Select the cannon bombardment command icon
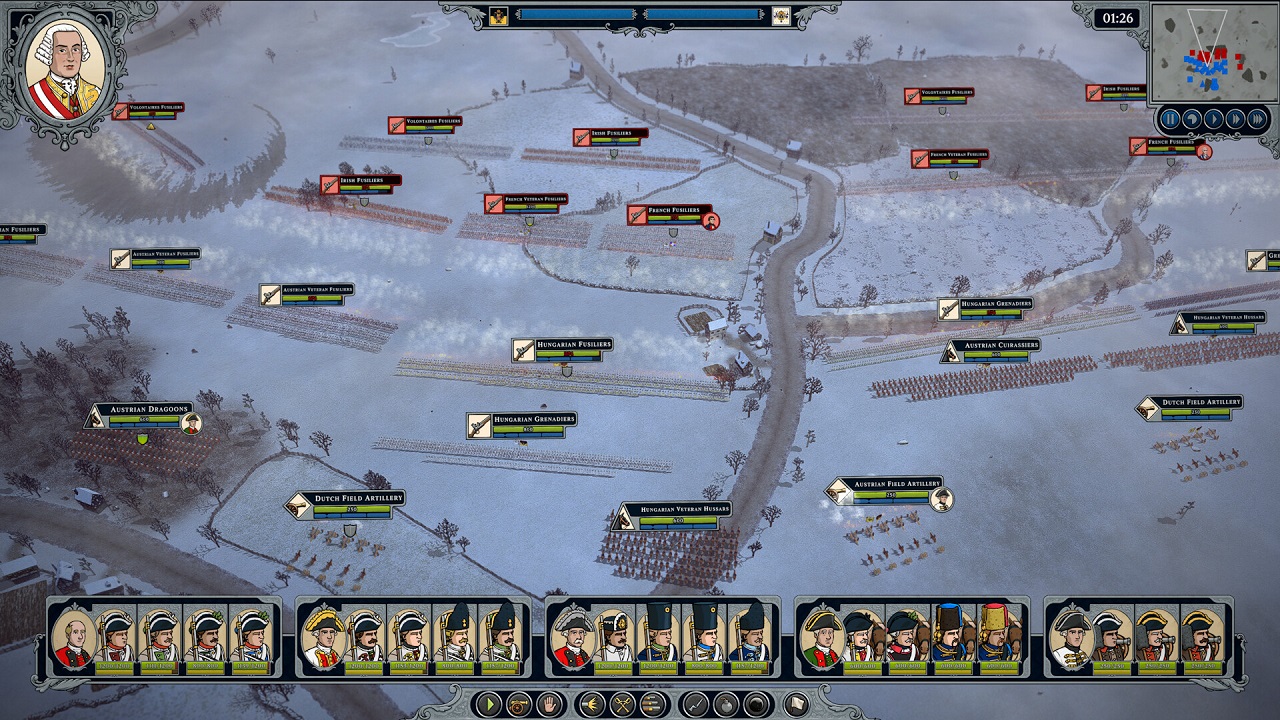The width and height of the screenshot is (1280, 720). [517, 706]
